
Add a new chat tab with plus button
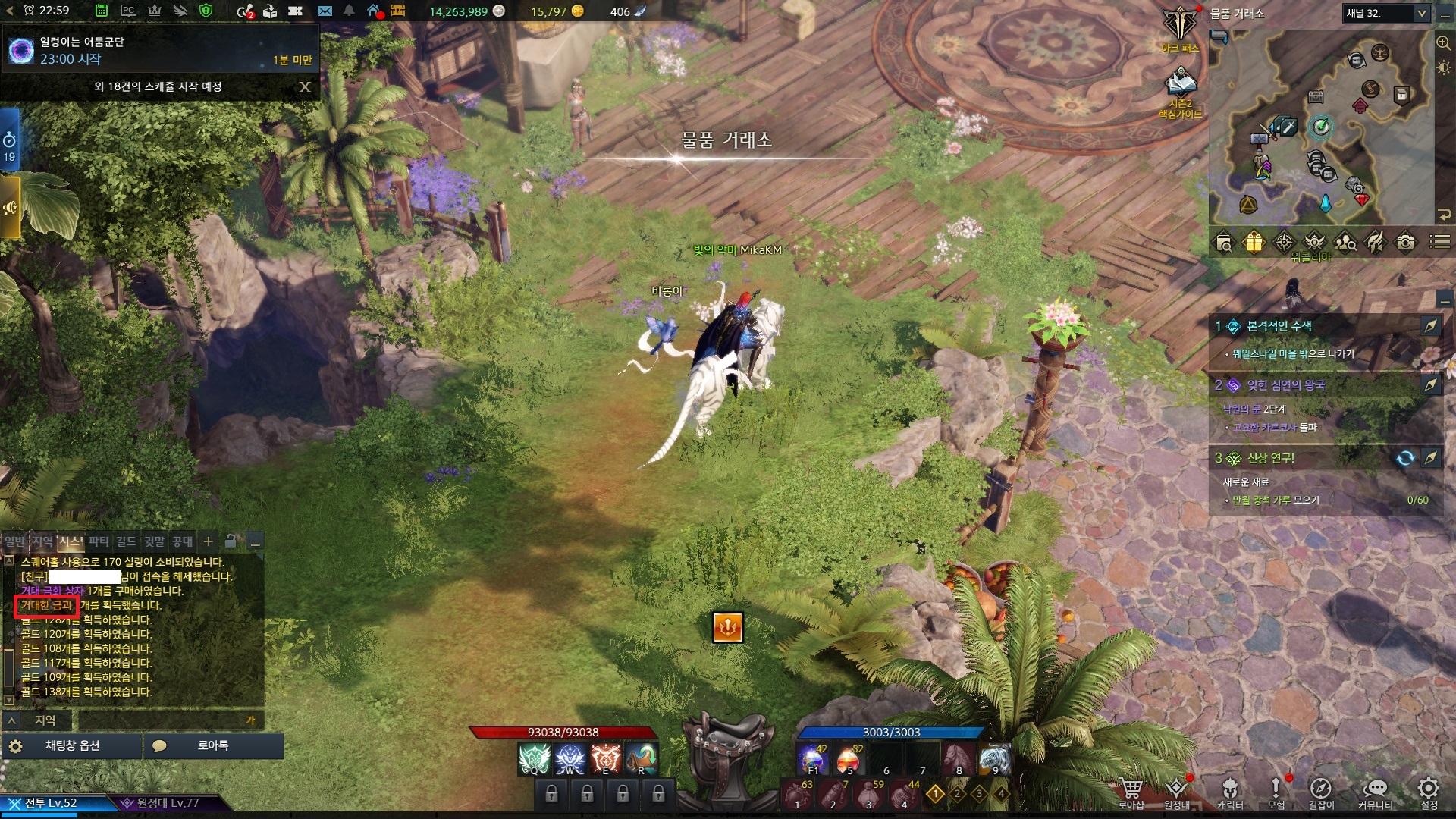point(209,541)
